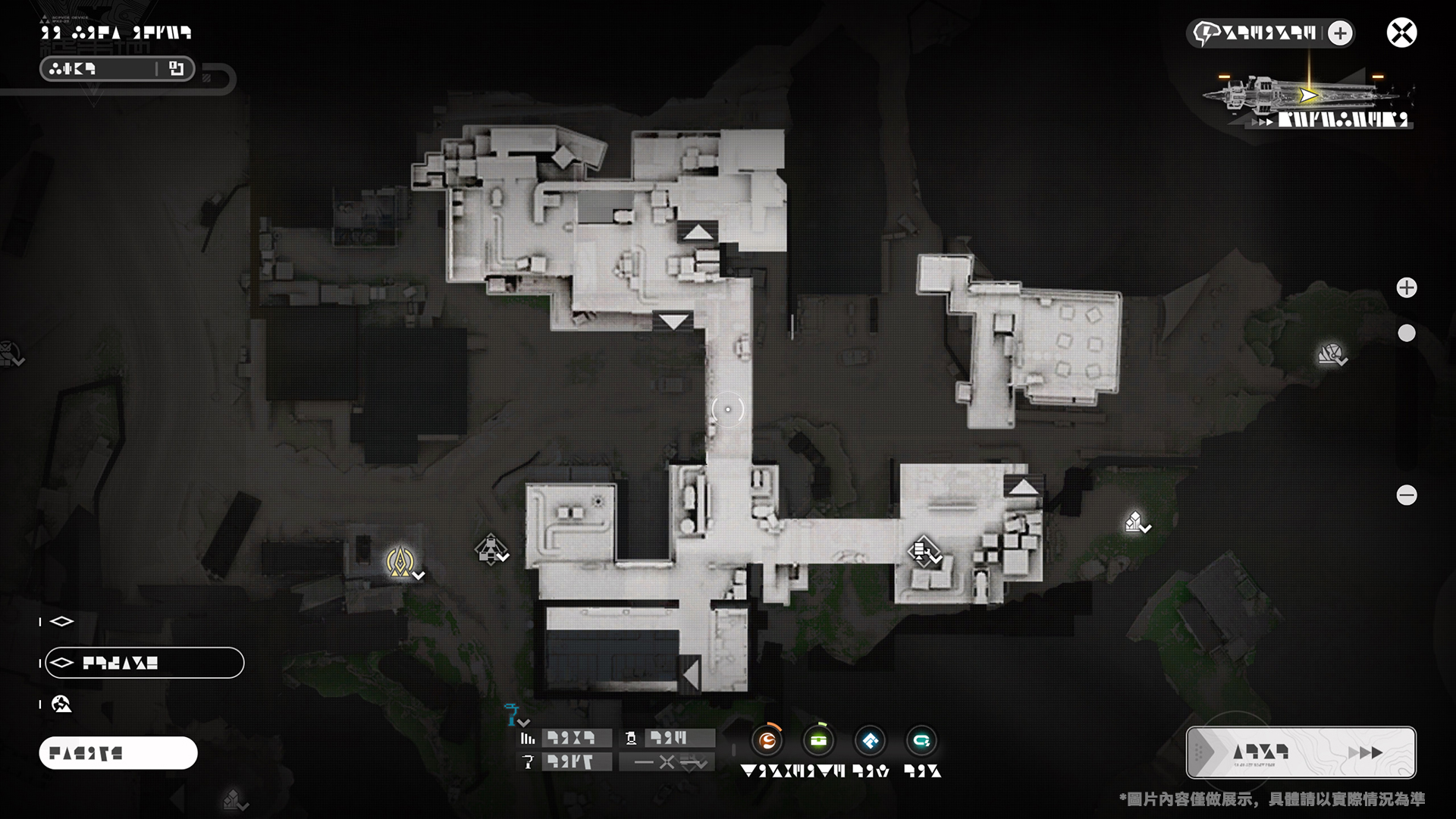Click the white pill button at bottom left

click(118, 753)
